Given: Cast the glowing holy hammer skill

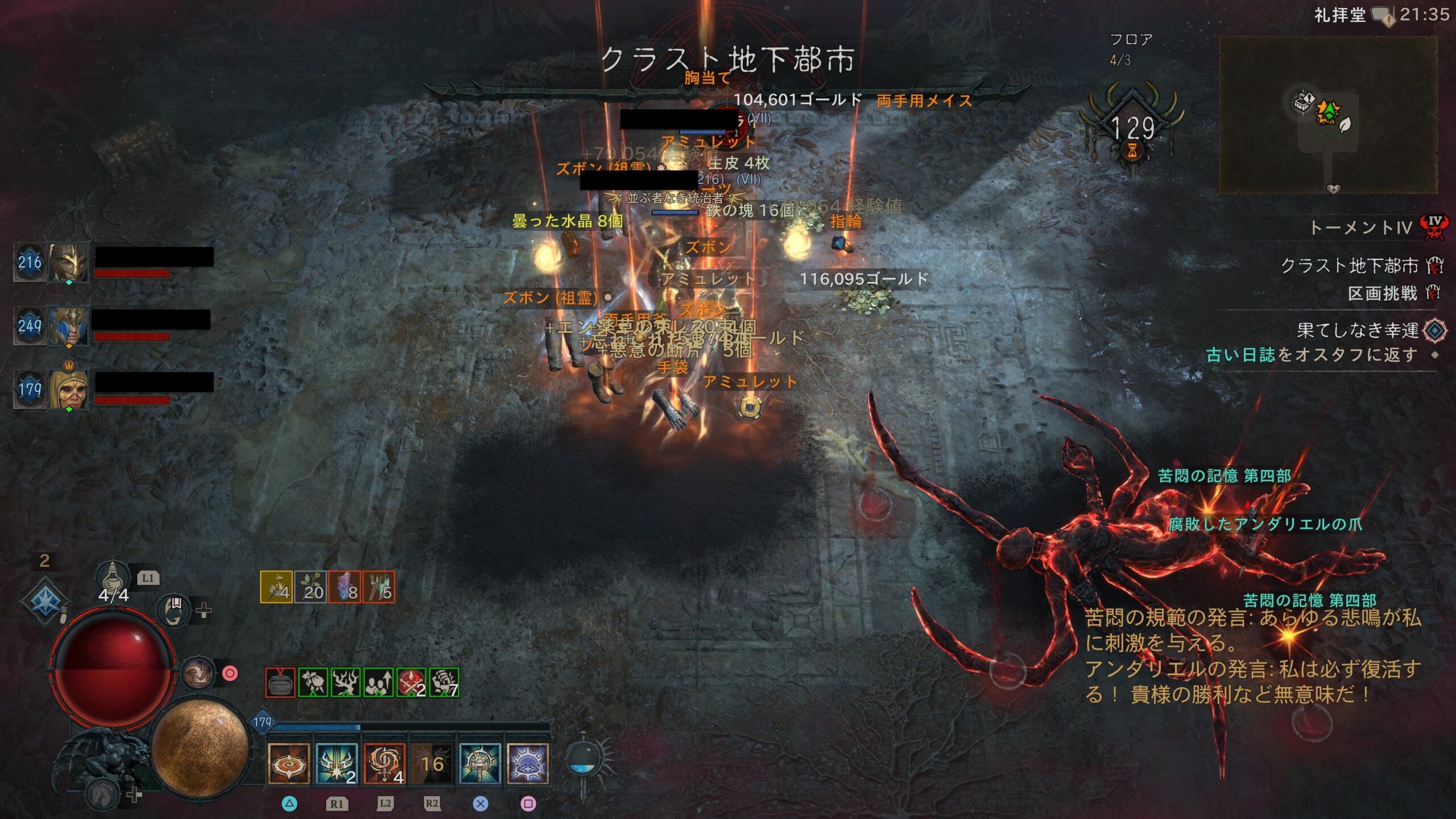Looking at the screenshot, I should (479, 764).
